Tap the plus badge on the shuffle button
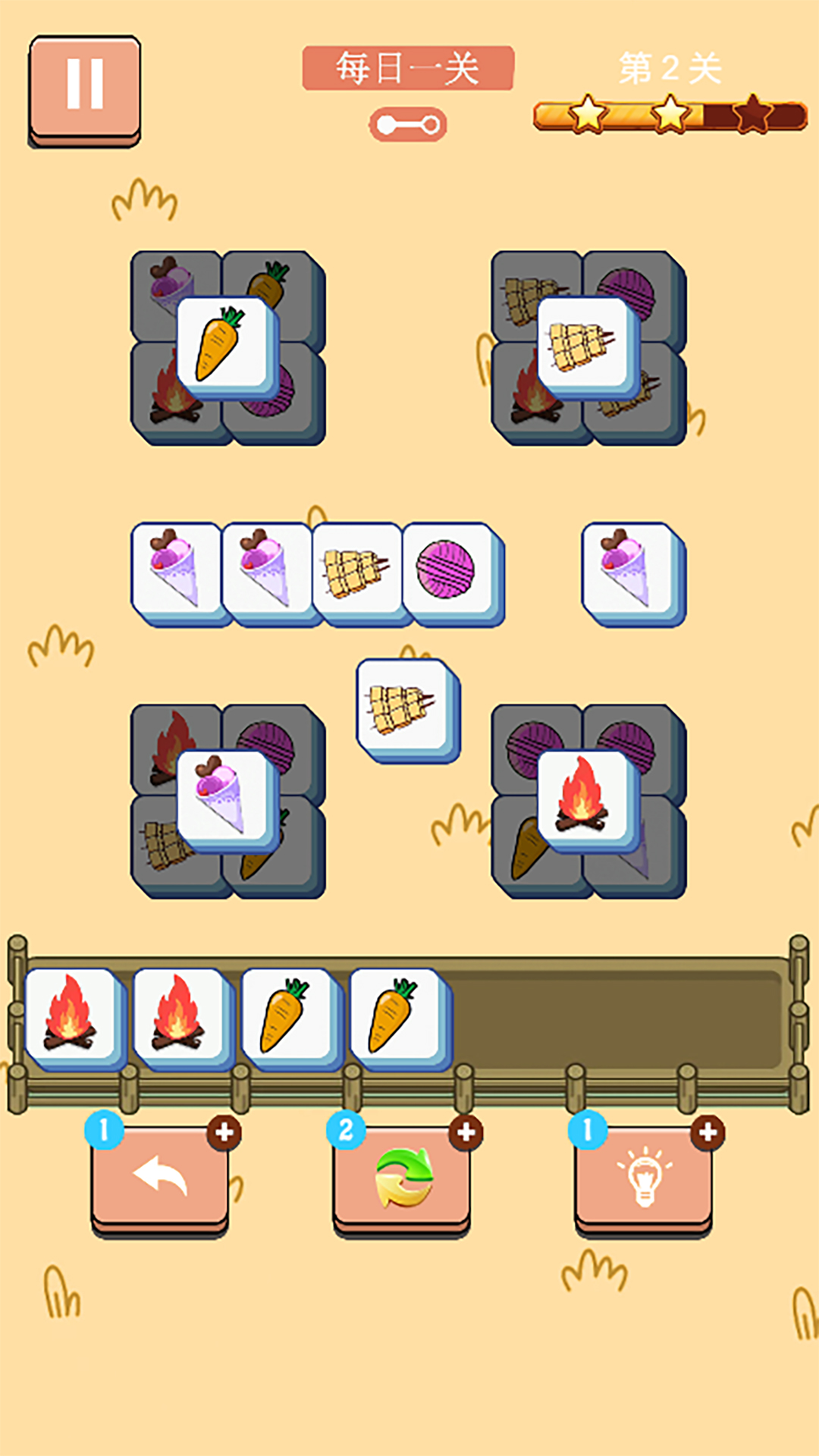 click(466, 1133)
